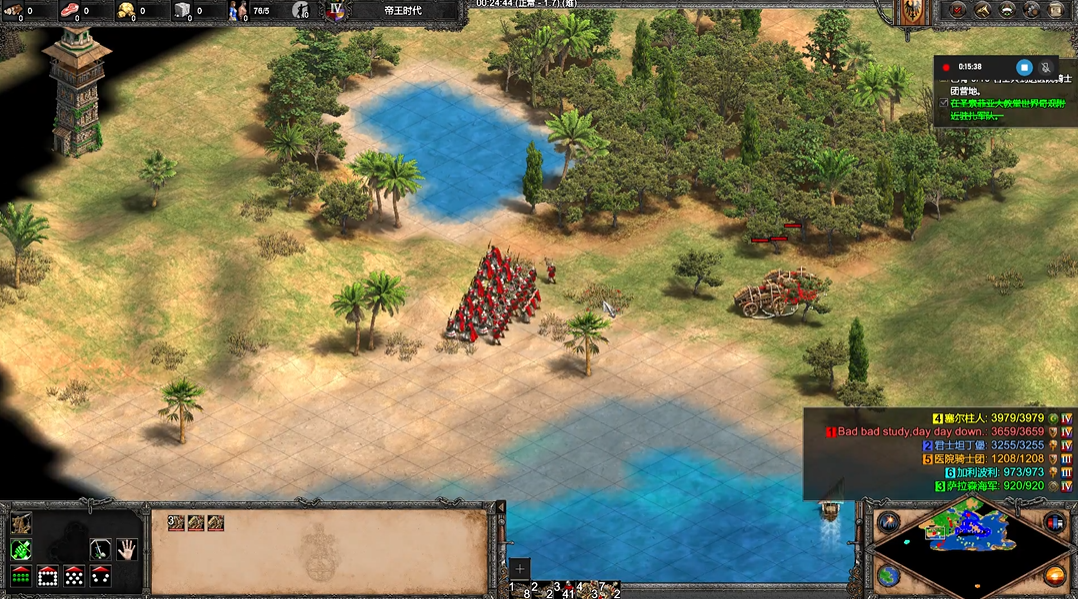Open the objectives menu with red checkmark
This screenshot has height=599, width=1078.
(957, 10)
